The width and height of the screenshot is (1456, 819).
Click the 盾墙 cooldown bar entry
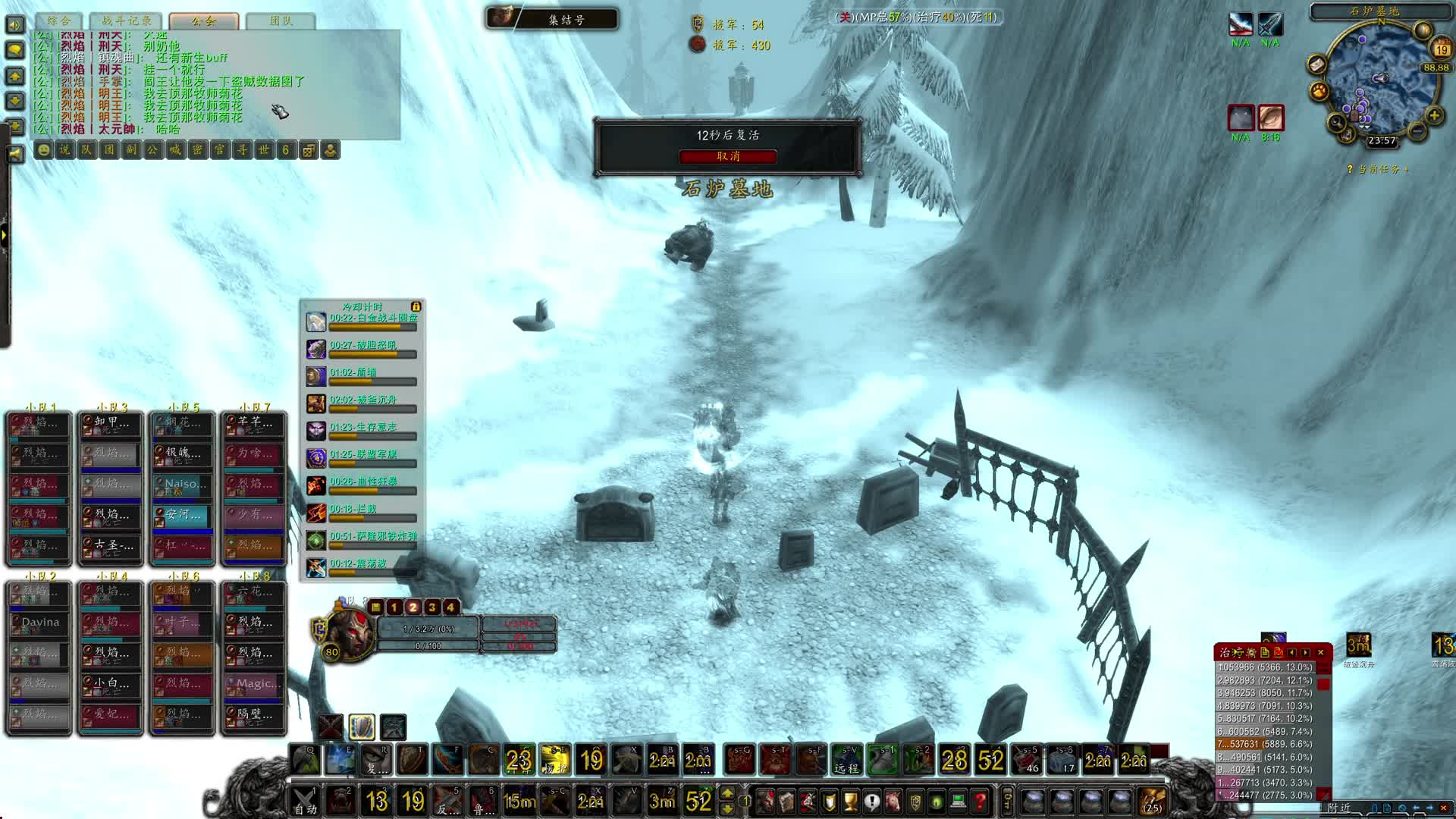pyautogui.click(x=372, y=376)
